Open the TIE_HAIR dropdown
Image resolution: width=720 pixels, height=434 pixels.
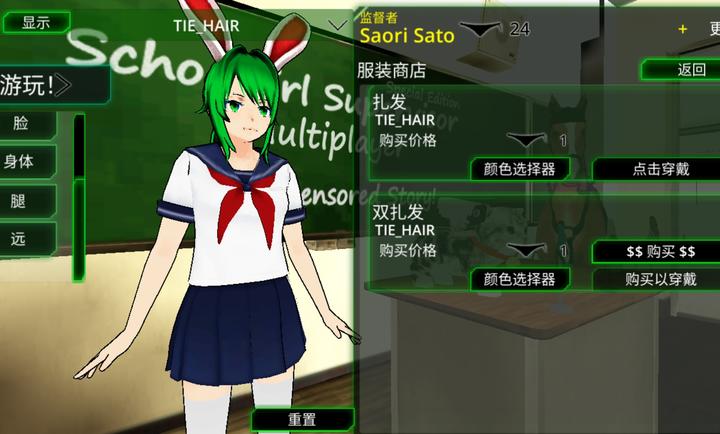click(334, 23)
